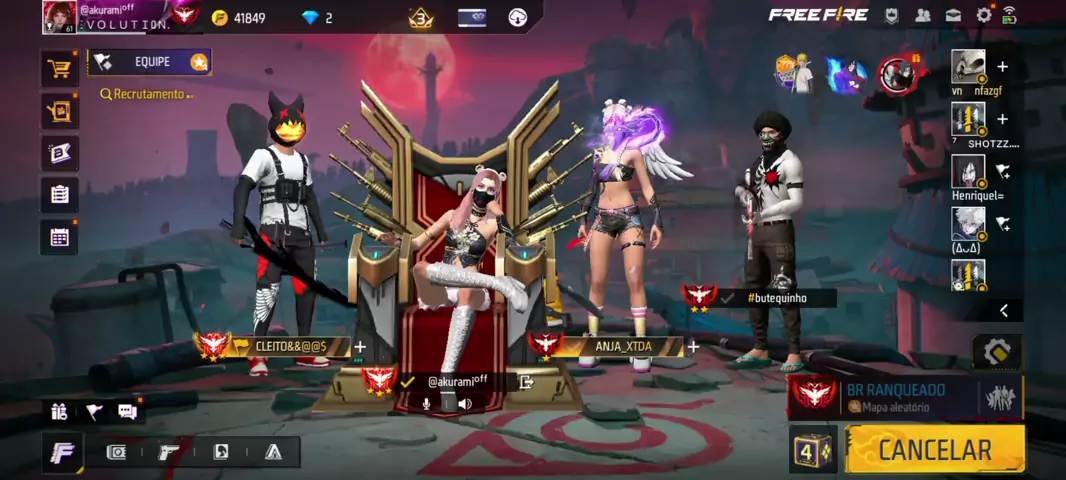Leave the squad using the exit icon

point(527,381)
